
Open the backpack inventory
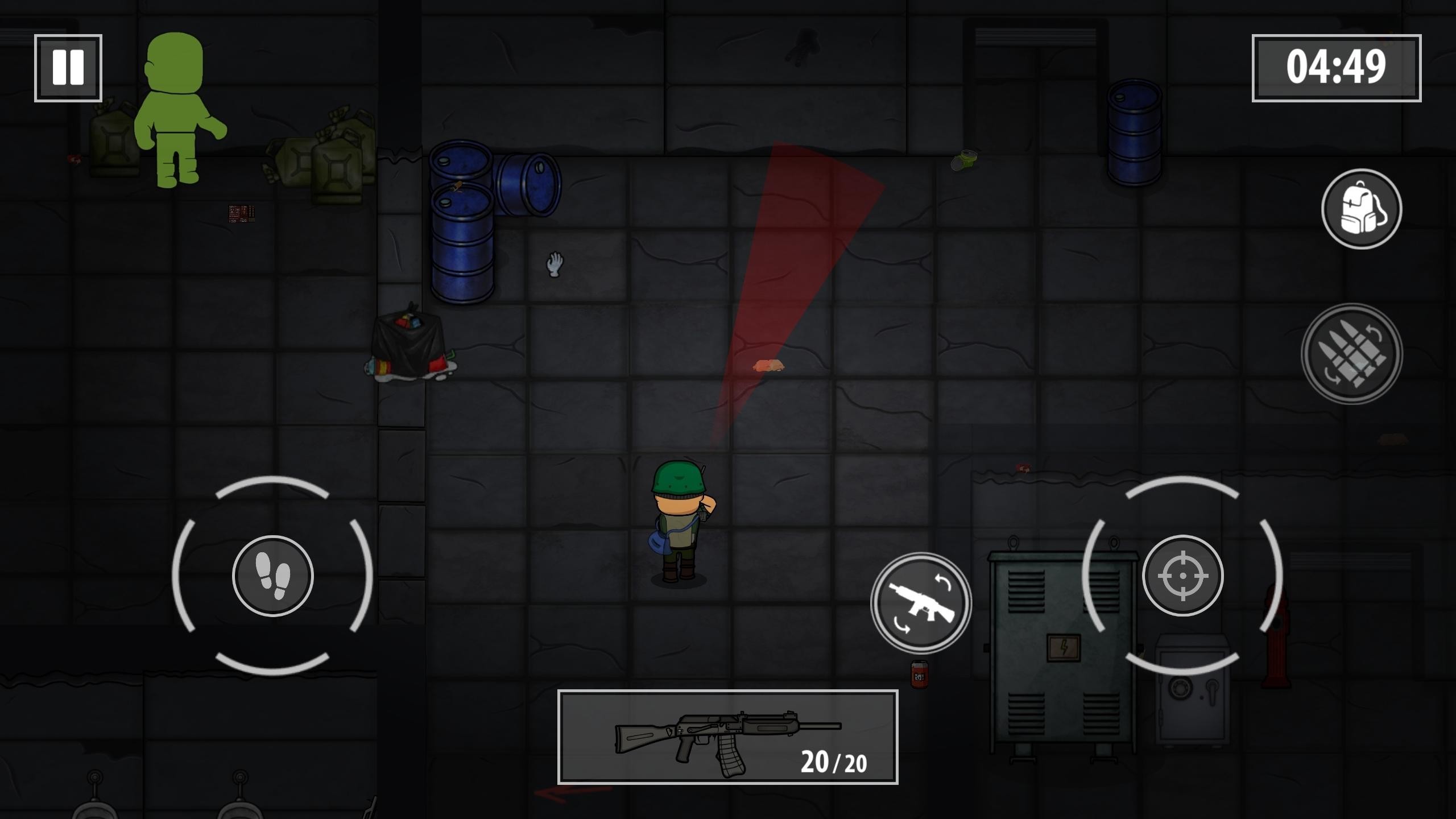pos(1361,209)
